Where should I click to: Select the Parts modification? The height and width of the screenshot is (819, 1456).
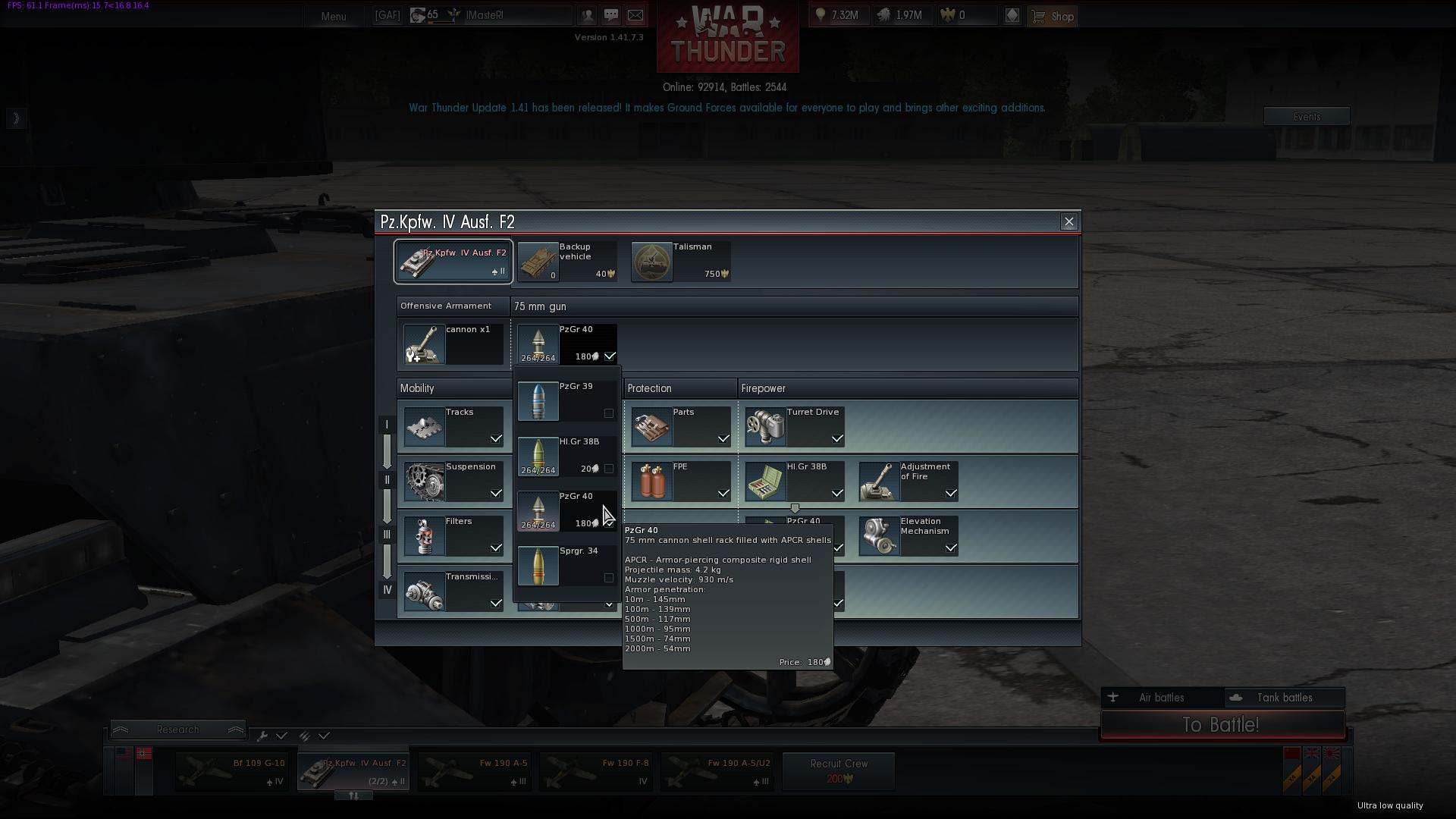click(681, 426)
